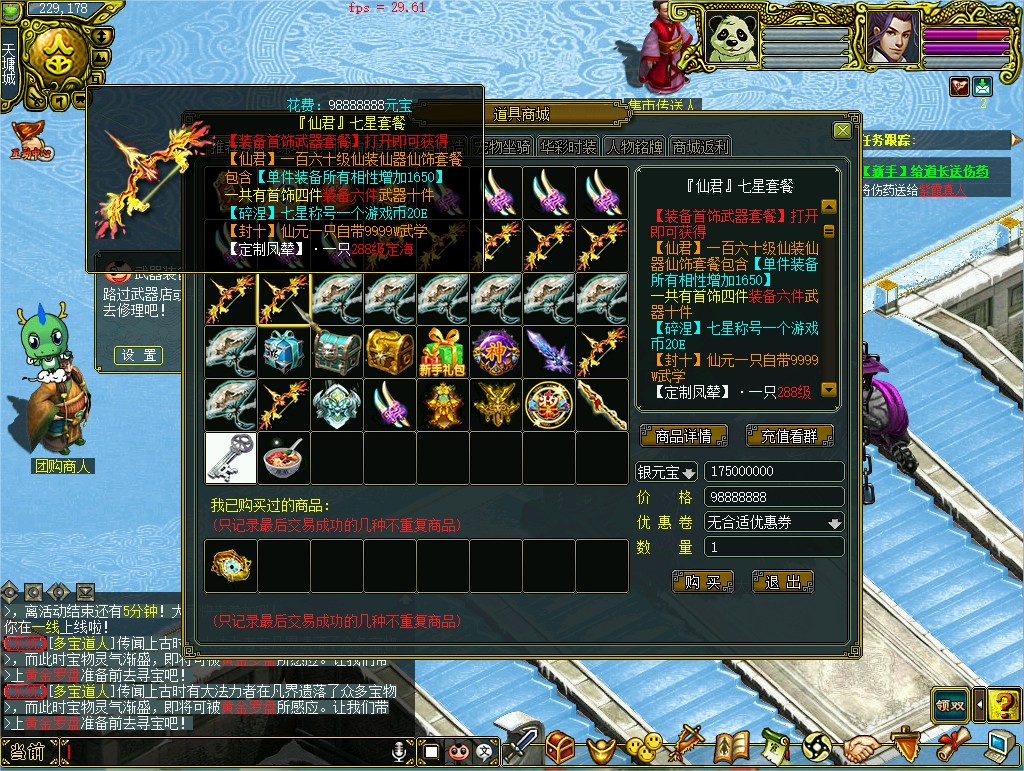Close the item mall window
1024x771 pixels.
pos(842,131)
